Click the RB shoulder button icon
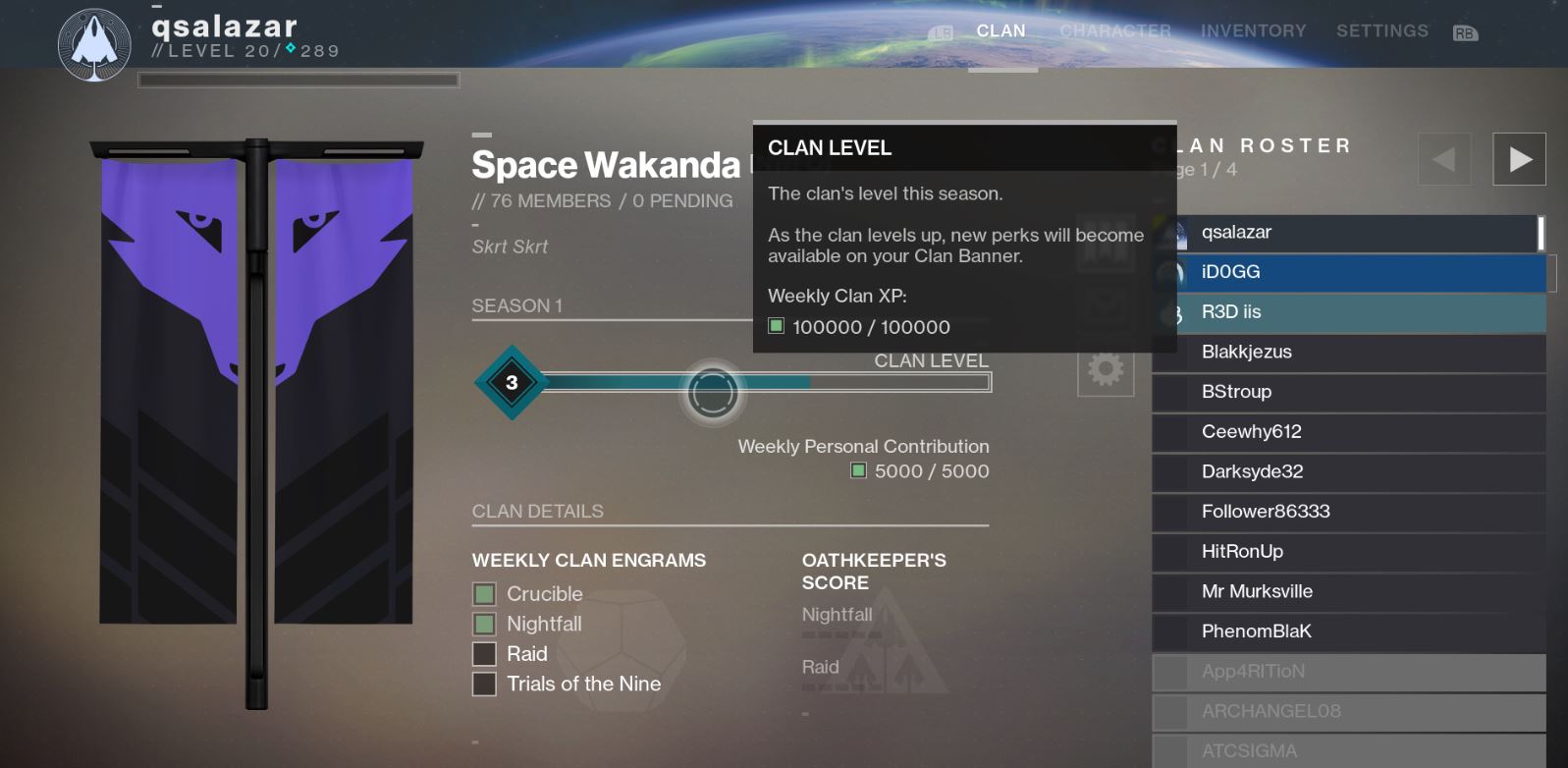Image resolution: width=1568 pixels, height=768 pixels. coord(1465,30)
